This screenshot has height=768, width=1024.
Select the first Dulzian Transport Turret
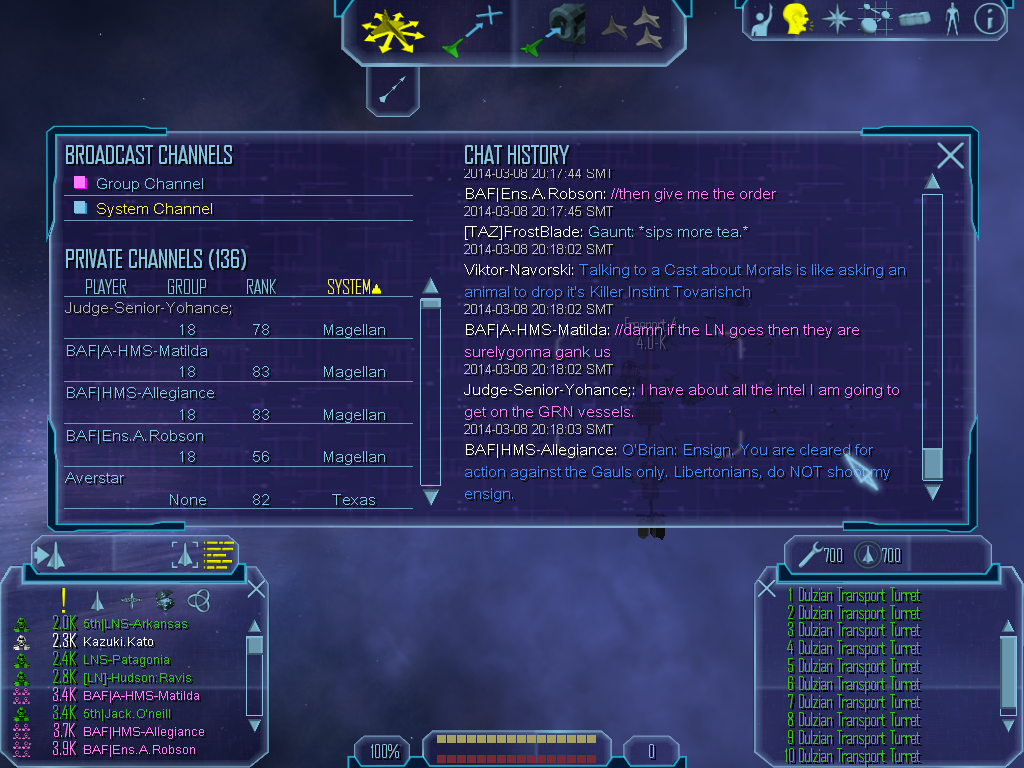pos(858,595)
